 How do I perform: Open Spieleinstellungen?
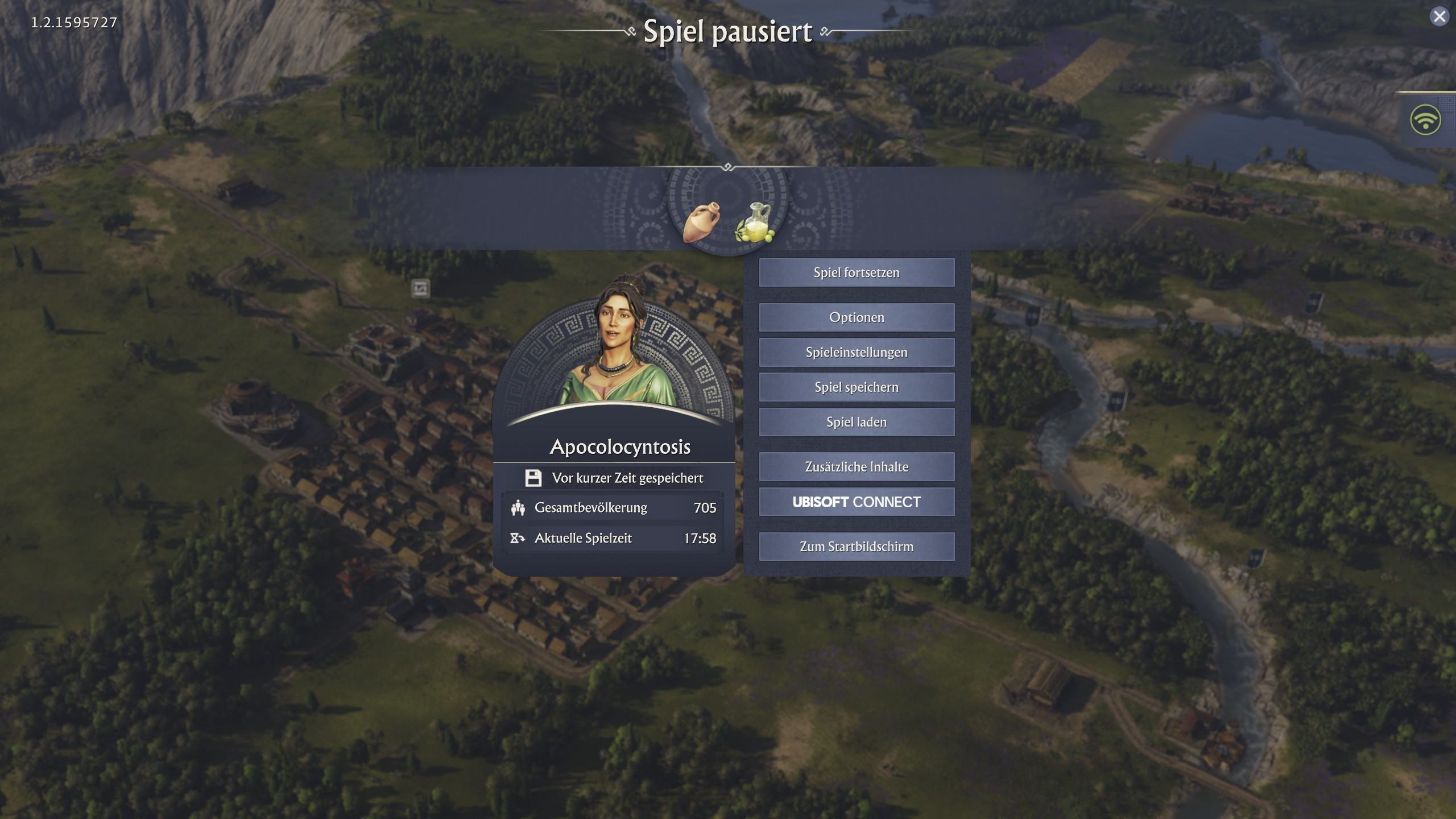pos(857,352)
